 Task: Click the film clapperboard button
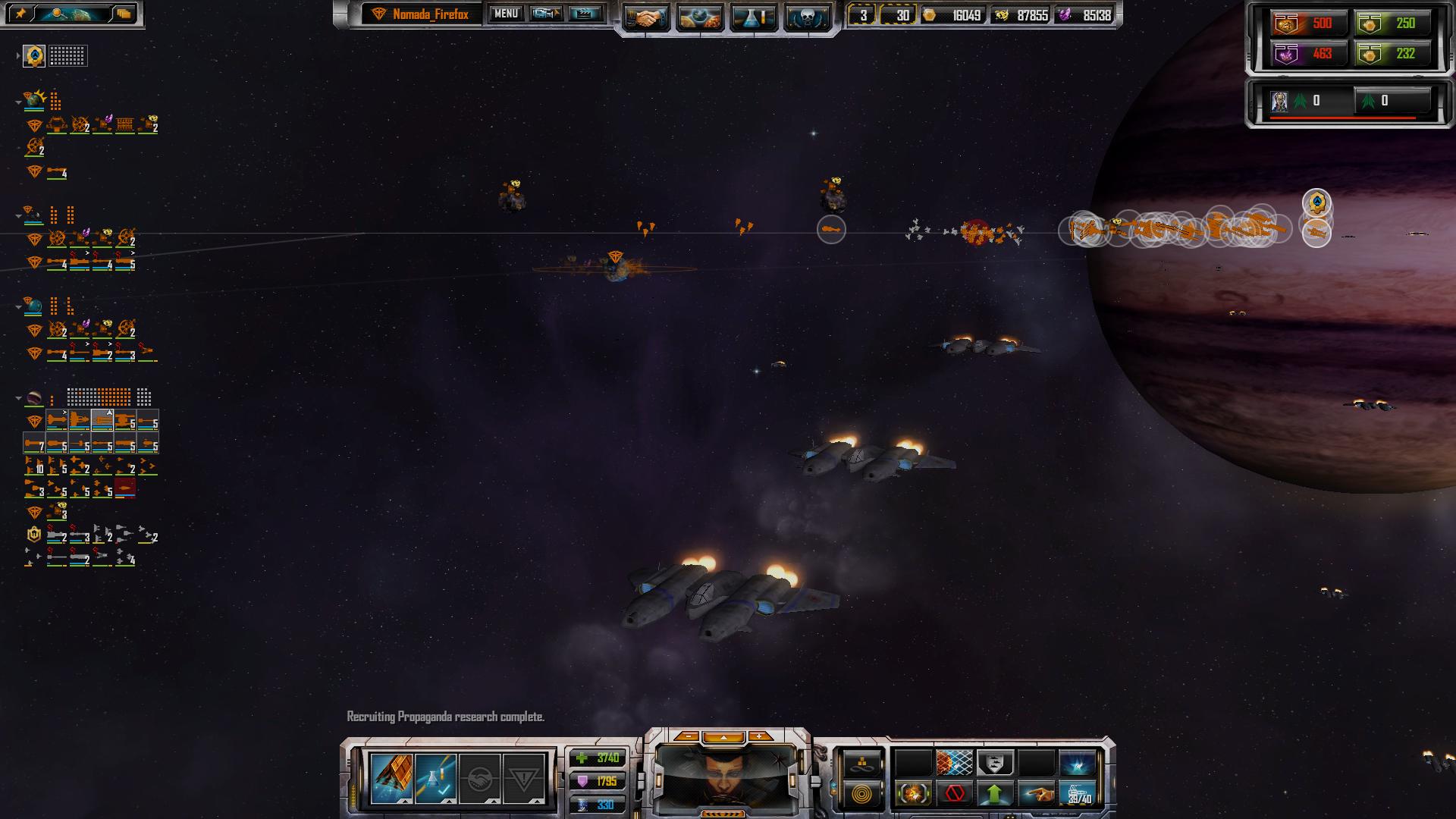pyautogui.click(x=584, y=14)
